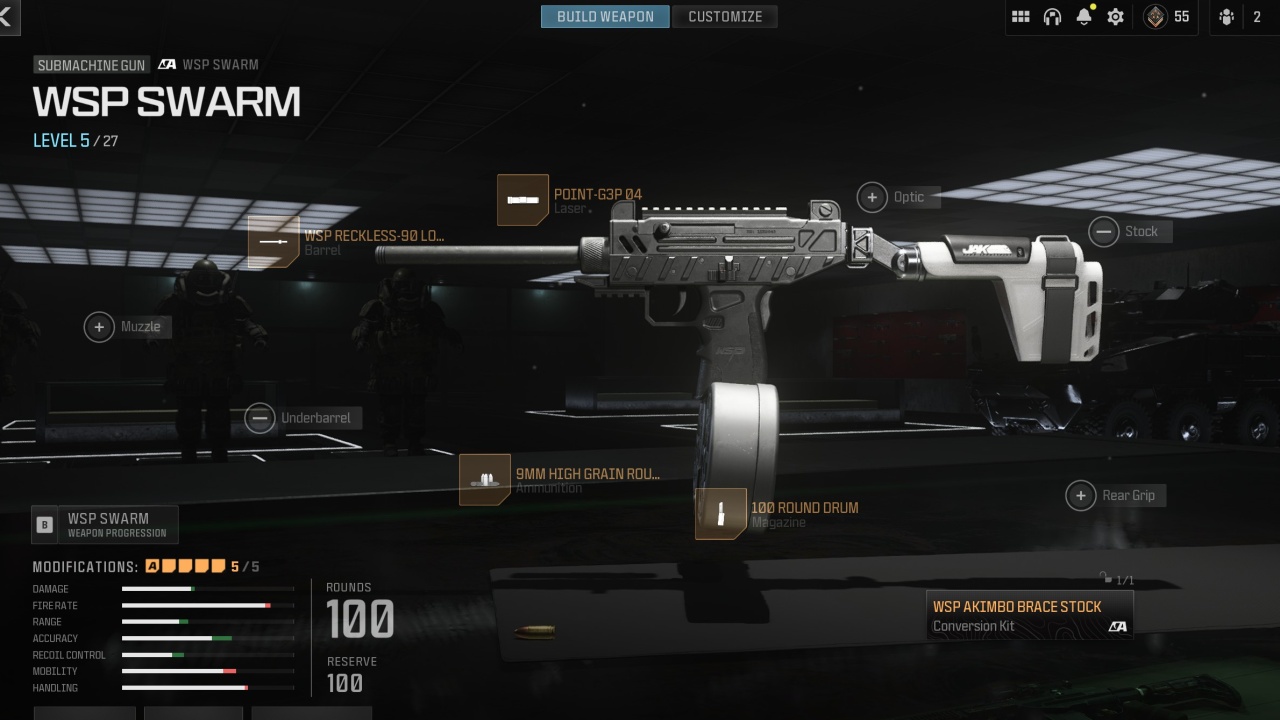Open the grid menu icon
The height and width of the screenshot is (720, 1280).
1020,16
